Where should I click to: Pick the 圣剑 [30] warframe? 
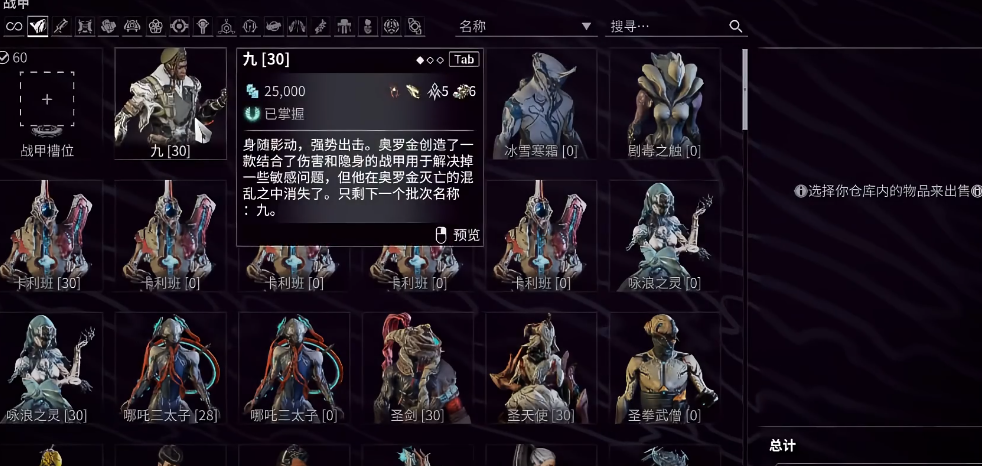coord(418,368)
